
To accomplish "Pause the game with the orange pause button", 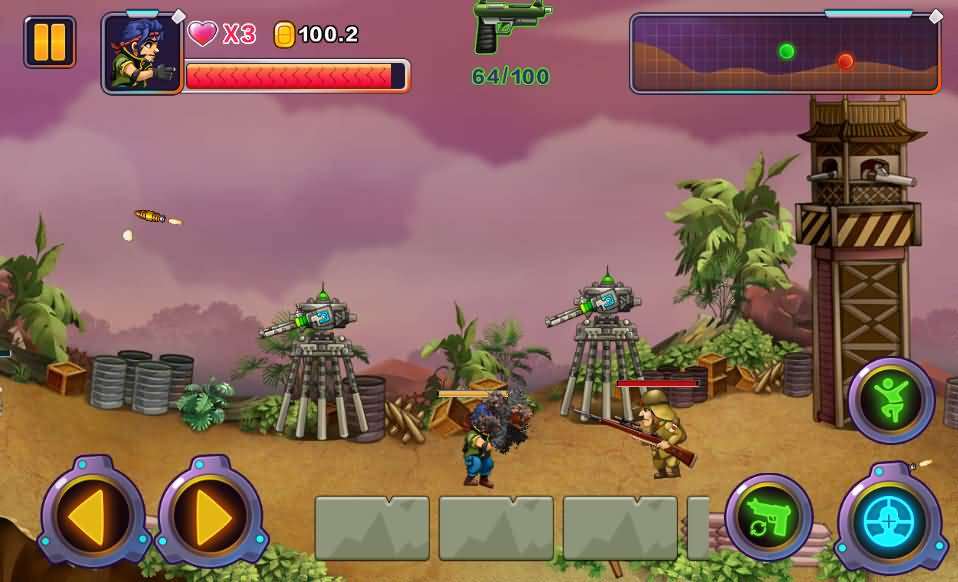I will coord(49,42).
